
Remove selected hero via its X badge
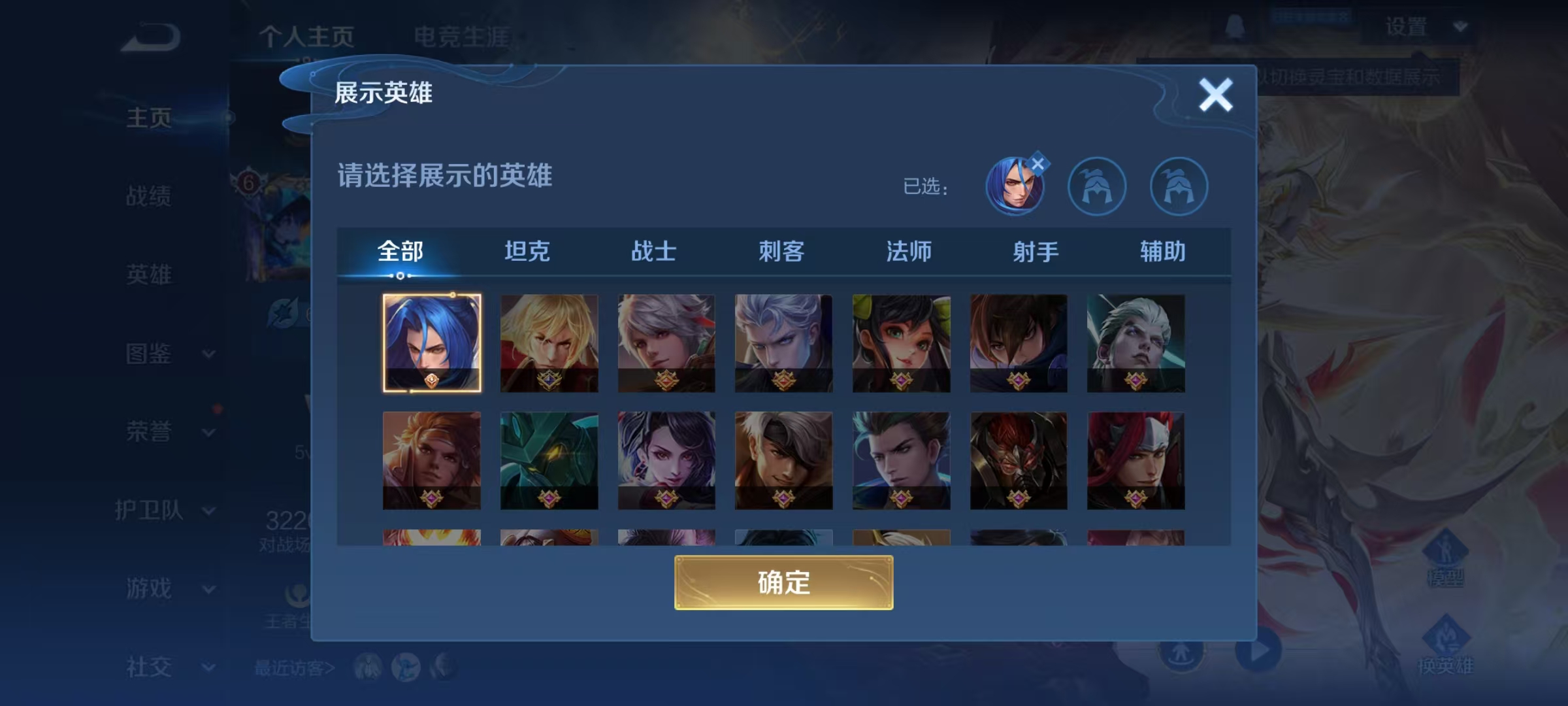[1039, 163]
